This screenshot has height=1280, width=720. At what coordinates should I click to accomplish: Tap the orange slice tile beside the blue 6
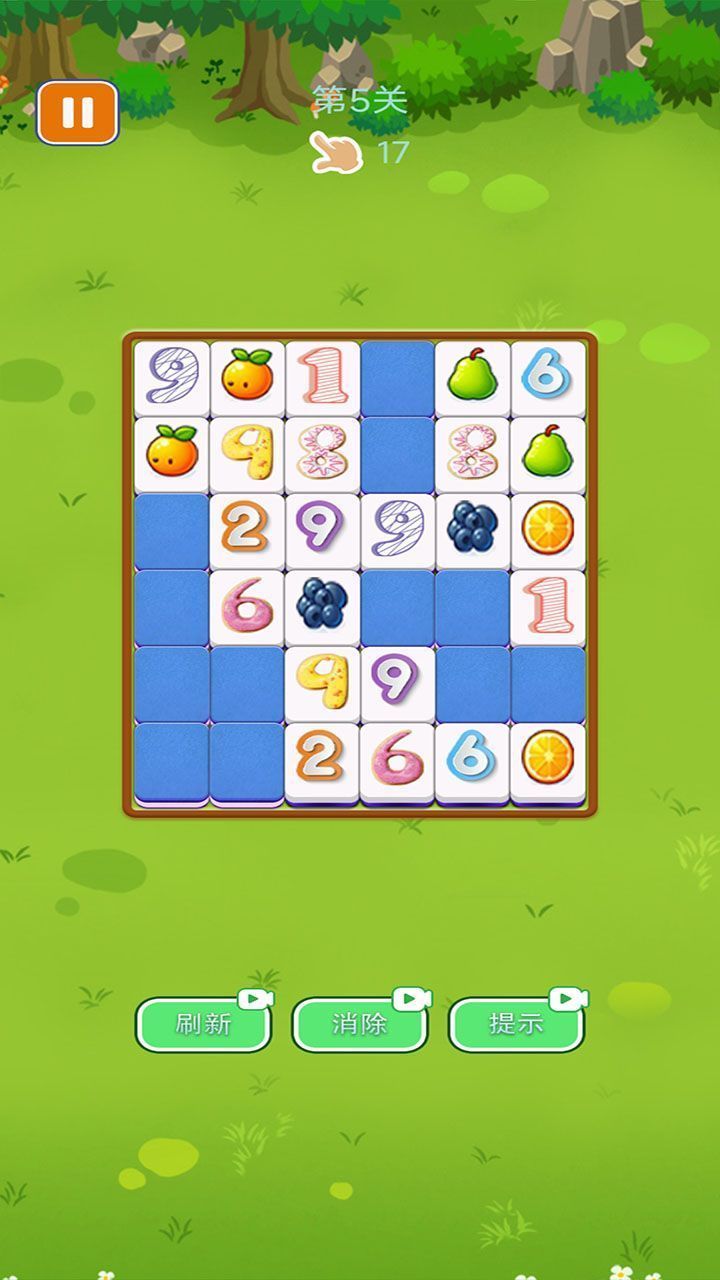(548, 760)
